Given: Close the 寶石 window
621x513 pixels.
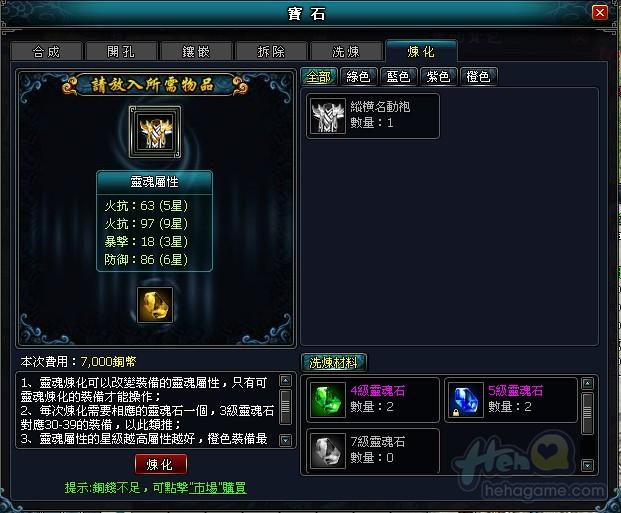Looking at the screenshot, I should [599, 13].
